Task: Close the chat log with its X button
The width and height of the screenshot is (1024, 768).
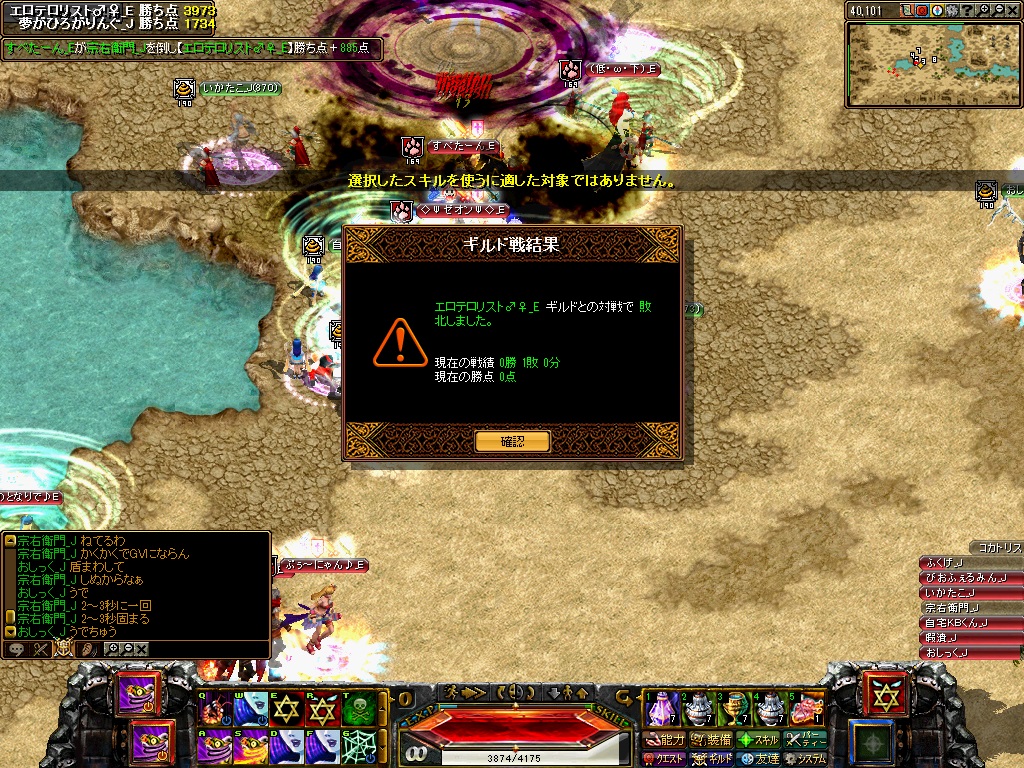Action: 142,648
